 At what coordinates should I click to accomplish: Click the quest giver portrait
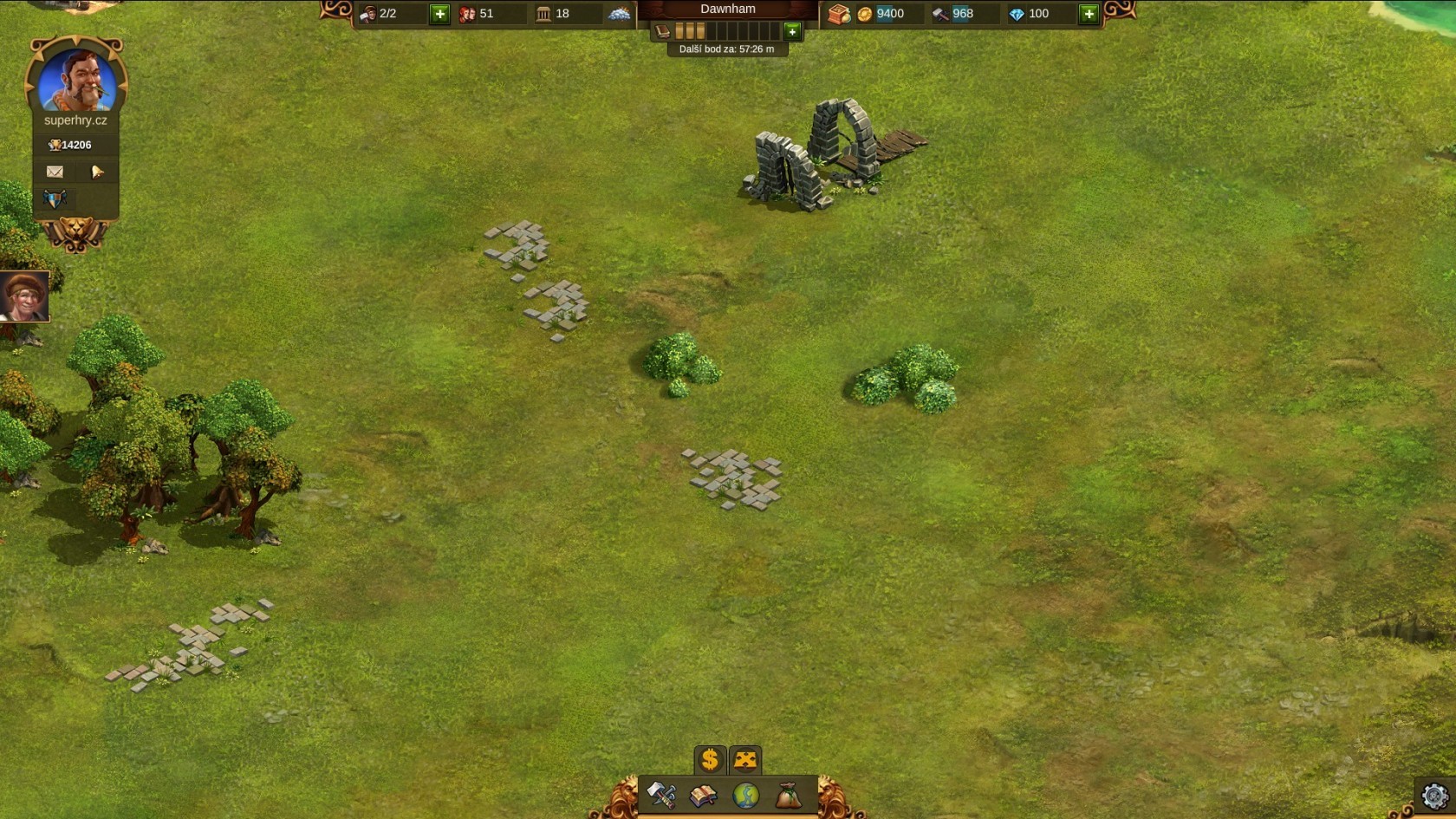pos(23,296)
